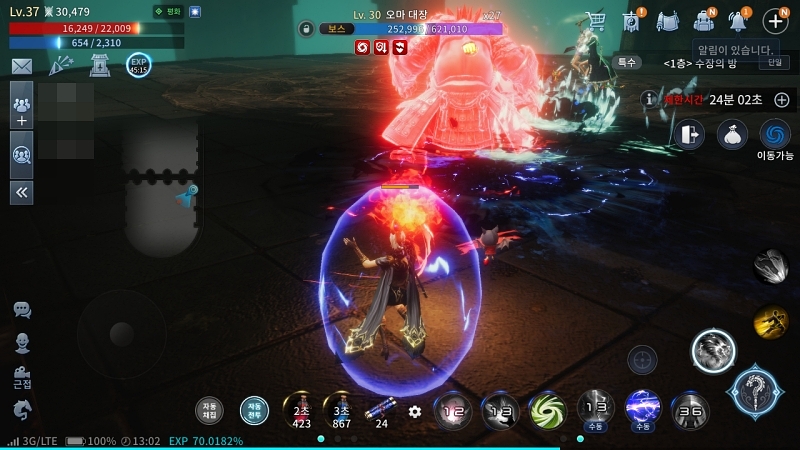Open quick slot settings gear

click(415, 411)
